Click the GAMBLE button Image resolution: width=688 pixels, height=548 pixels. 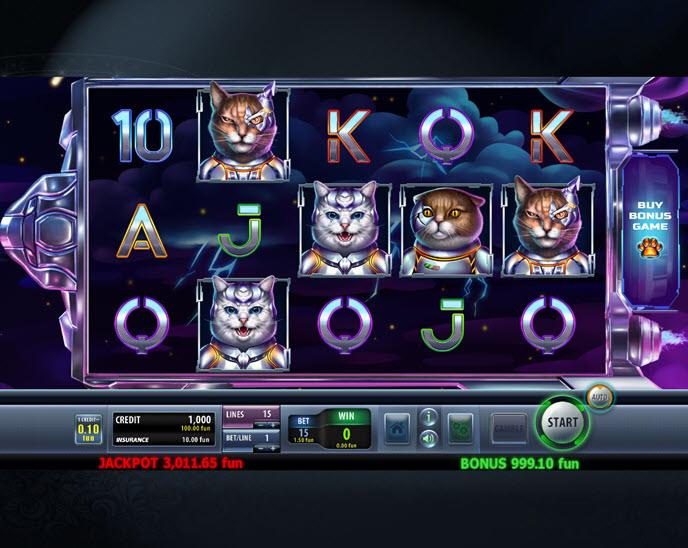tap(509, 428)
